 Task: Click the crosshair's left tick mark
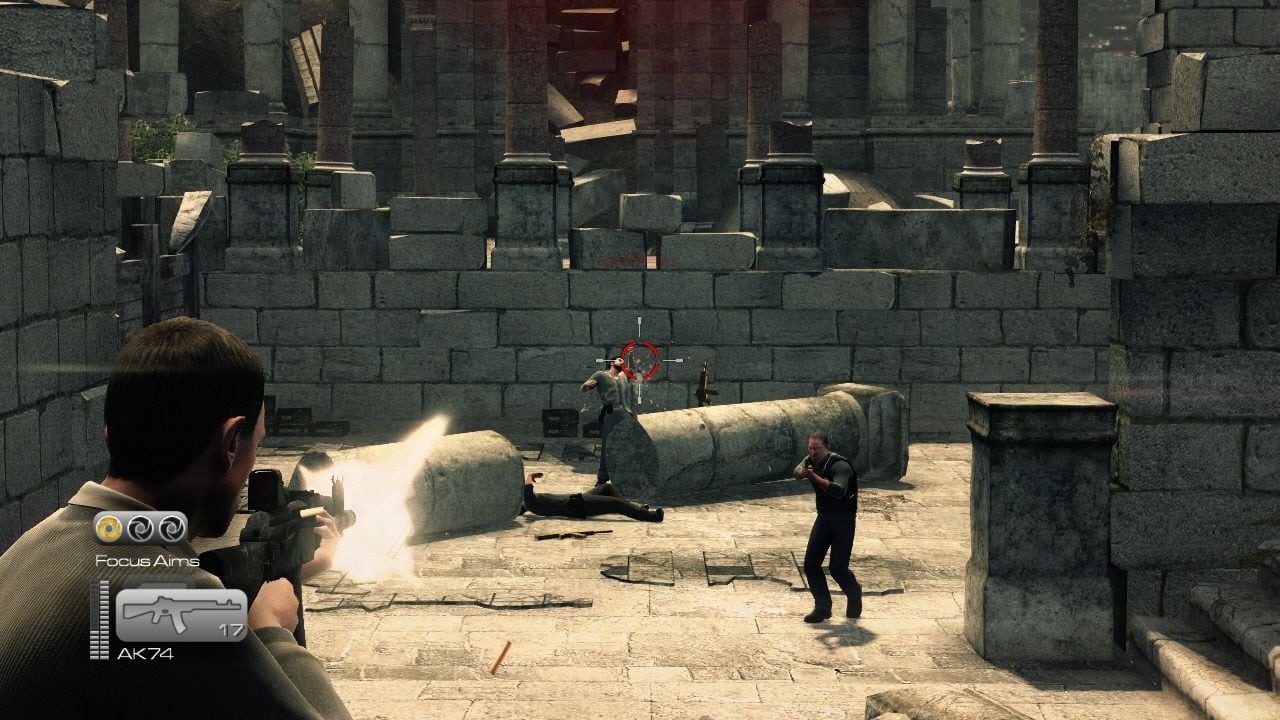[600, 360]
